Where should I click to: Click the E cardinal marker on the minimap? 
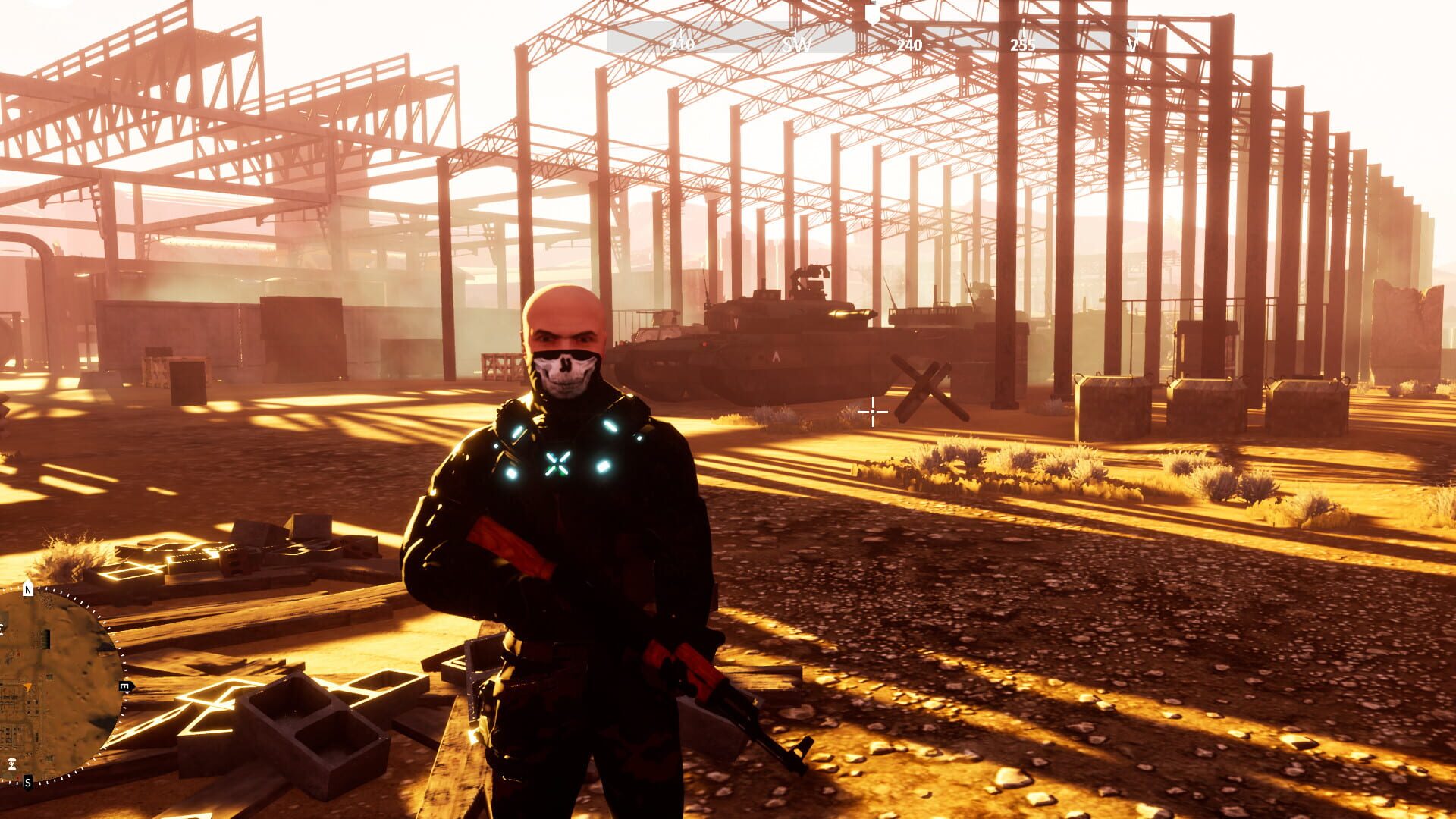(x=124, y=686)
